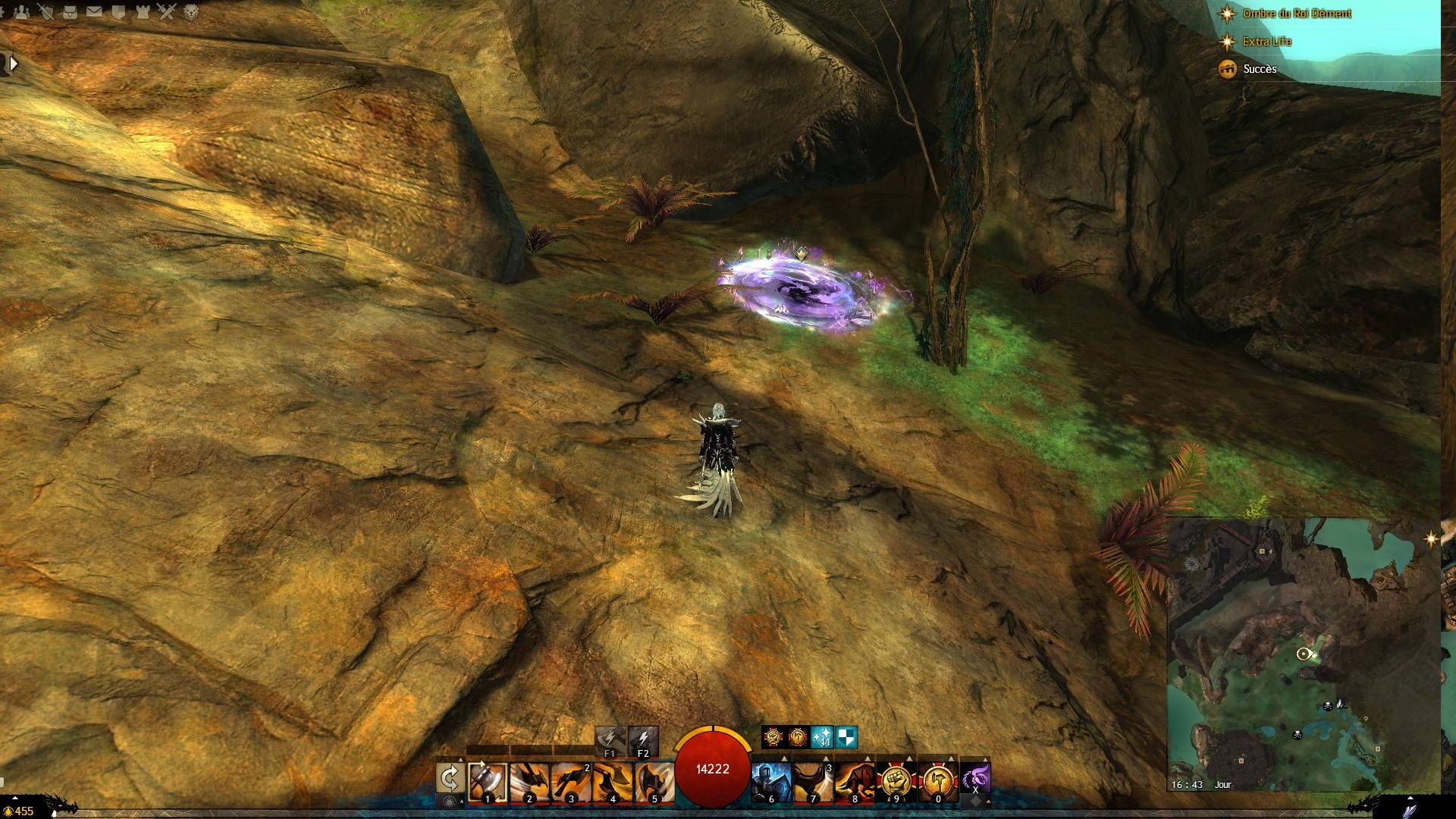Activate the purple dragon mount skill
This screenshot has height=819, width=1456.
(x=974, y=777)
